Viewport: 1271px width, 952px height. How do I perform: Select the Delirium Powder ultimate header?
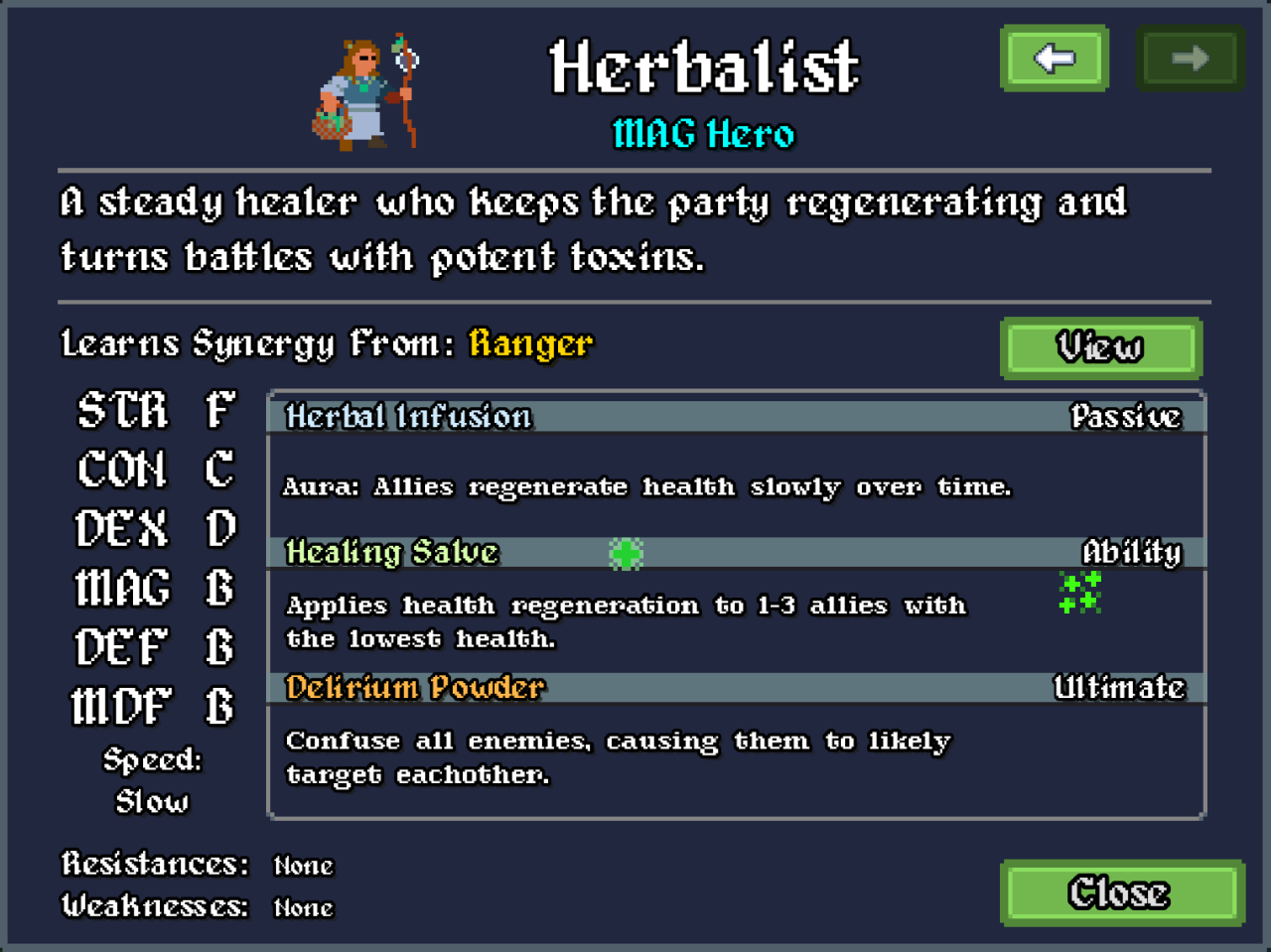pos(736,687)
